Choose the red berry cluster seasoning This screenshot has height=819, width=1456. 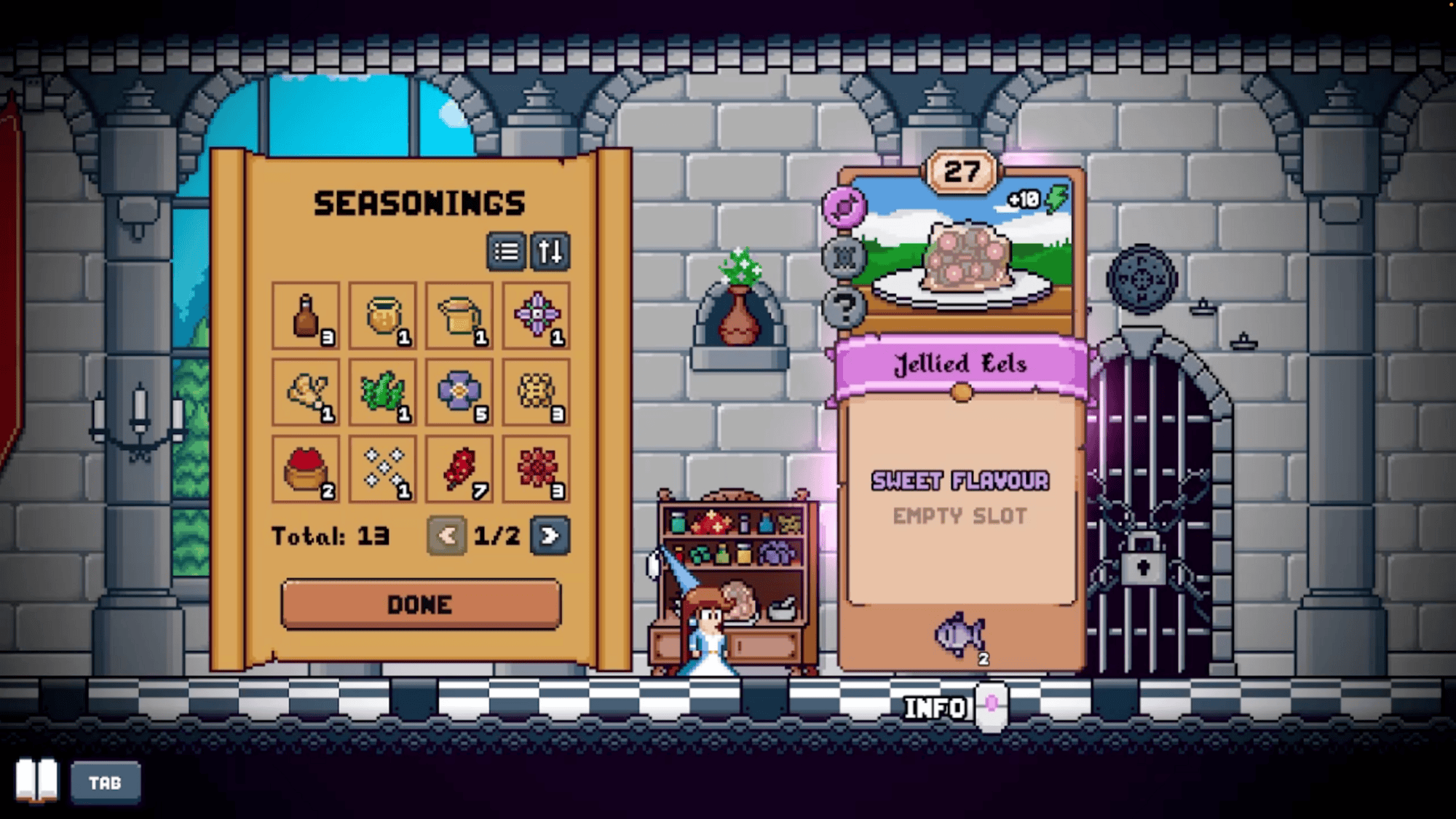tap(459, 470)
